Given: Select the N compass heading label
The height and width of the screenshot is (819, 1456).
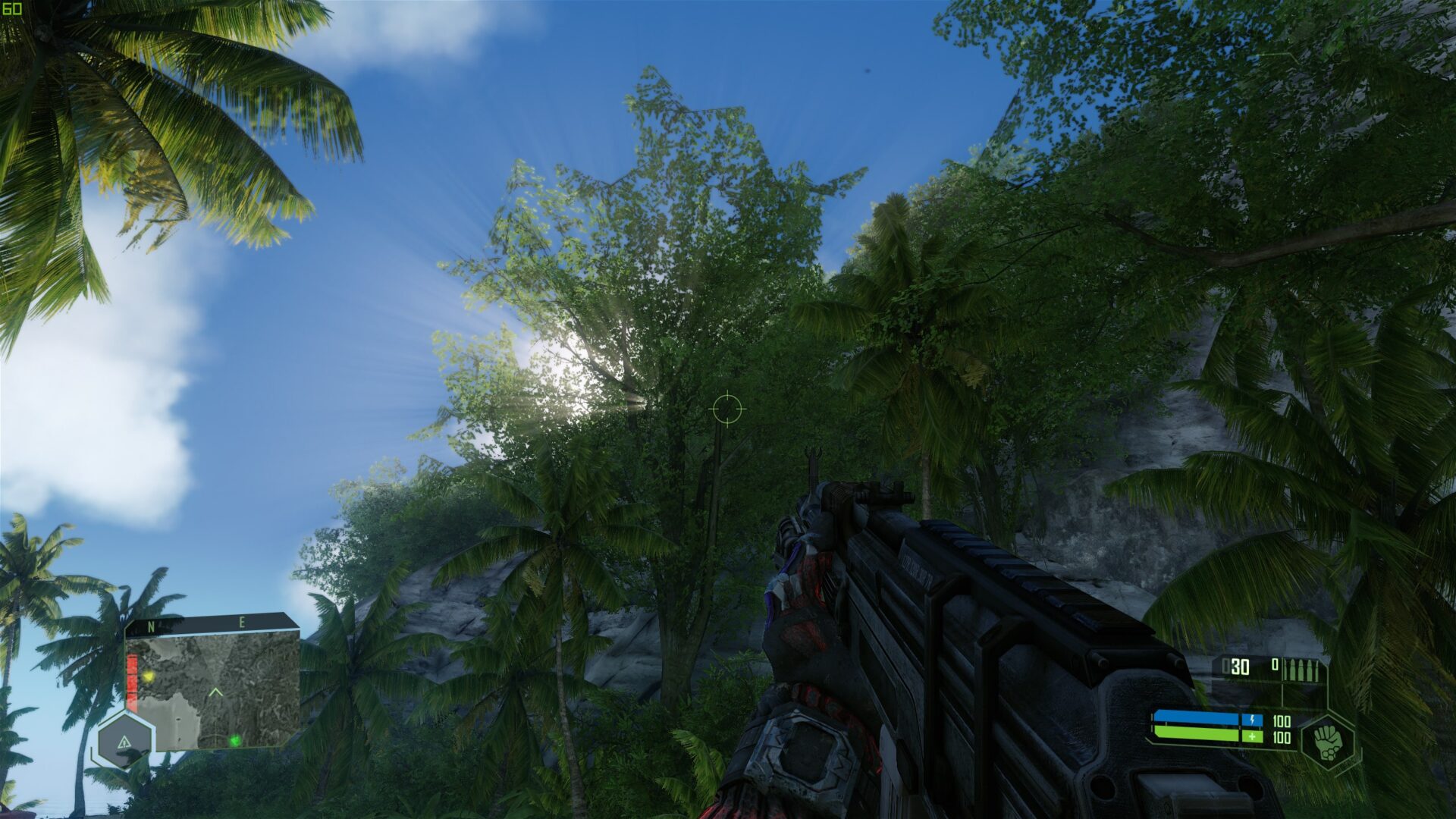Looking at the screenshot, I should [x=151, y=626].
